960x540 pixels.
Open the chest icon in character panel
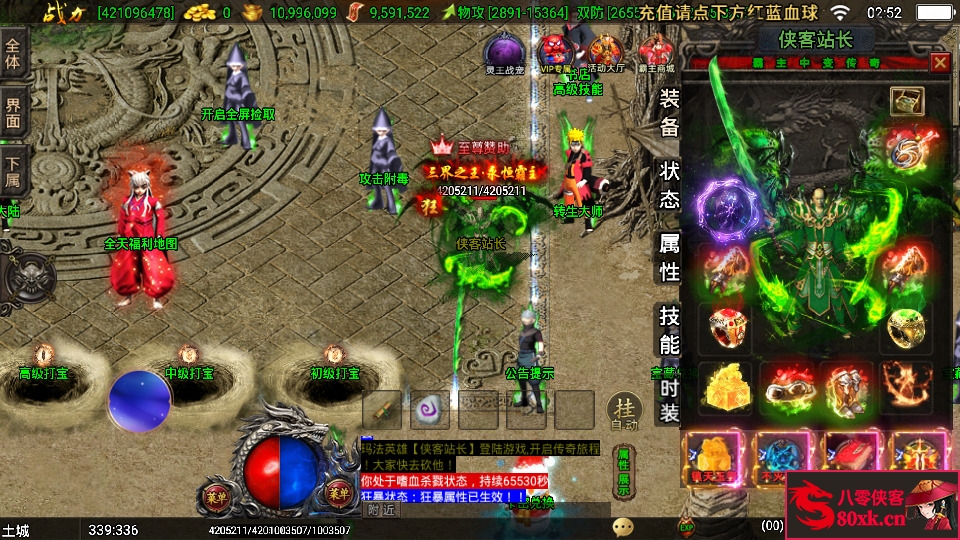pos(907,101)
